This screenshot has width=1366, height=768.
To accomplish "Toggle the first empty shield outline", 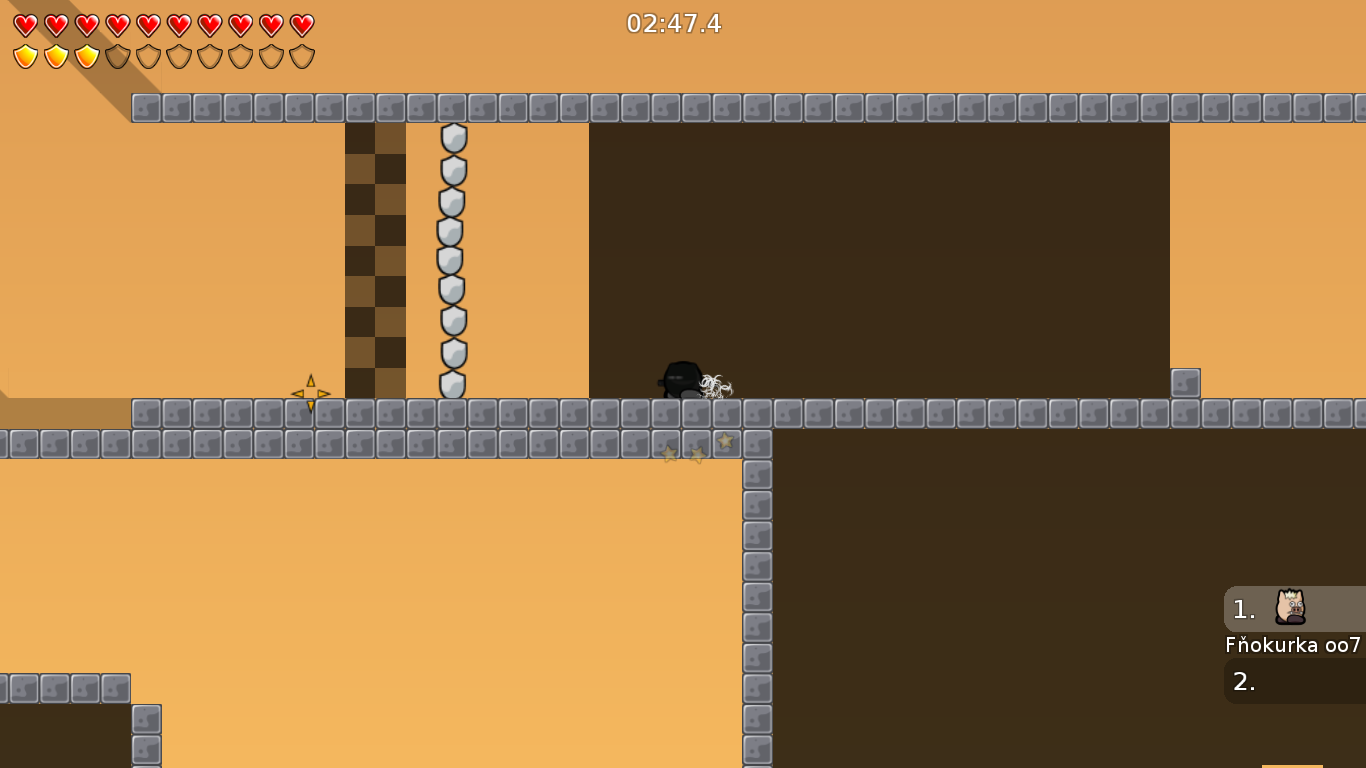I will (115, 55).
